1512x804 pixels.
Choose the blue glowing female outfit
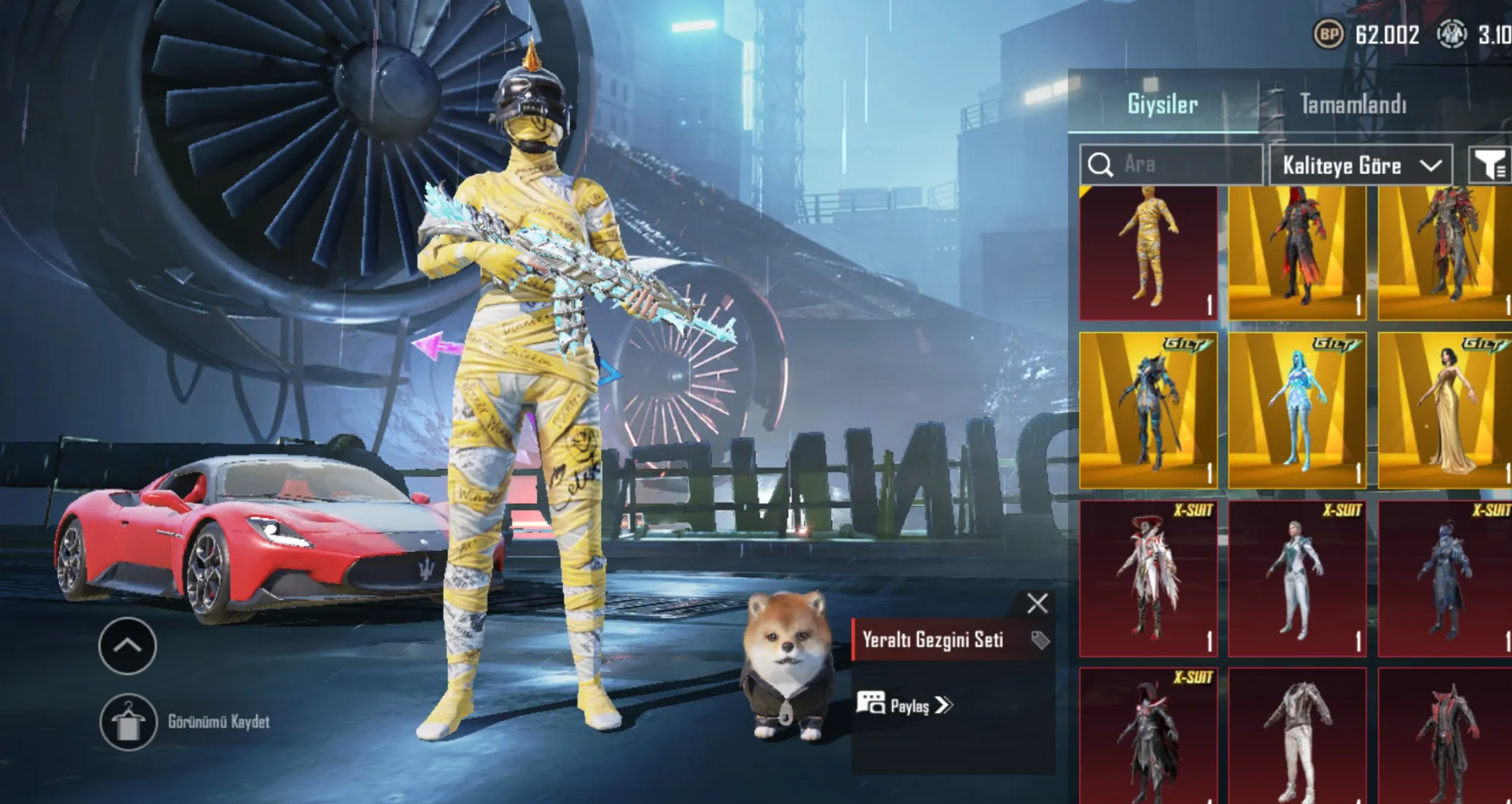pyautogui.click(x=1296, y=411)
